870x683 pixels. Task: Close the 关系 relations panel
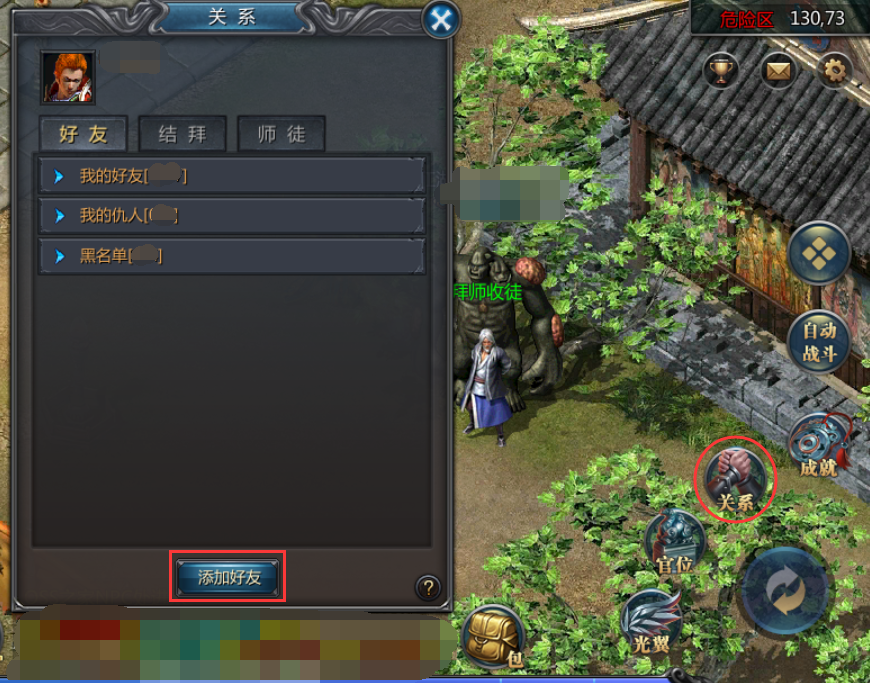[441, 18]
